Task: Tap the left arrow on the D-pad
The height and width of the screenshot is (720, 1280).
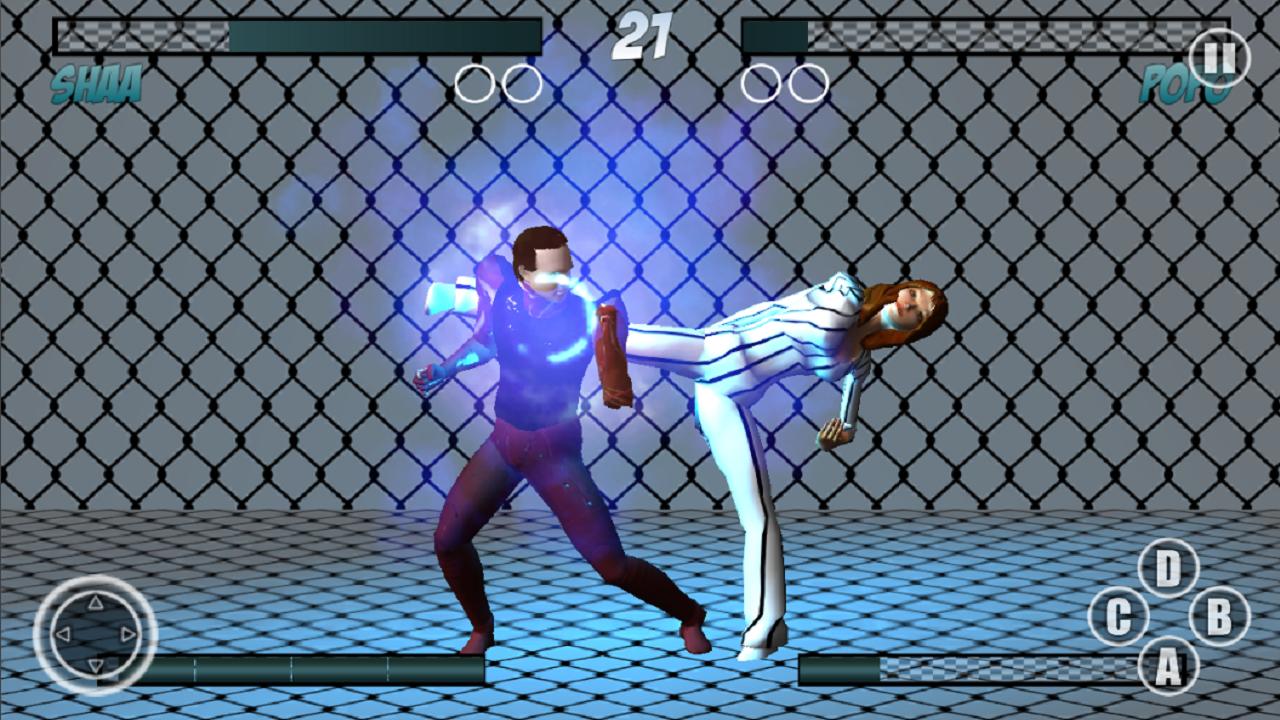Action: pos(61,632)
